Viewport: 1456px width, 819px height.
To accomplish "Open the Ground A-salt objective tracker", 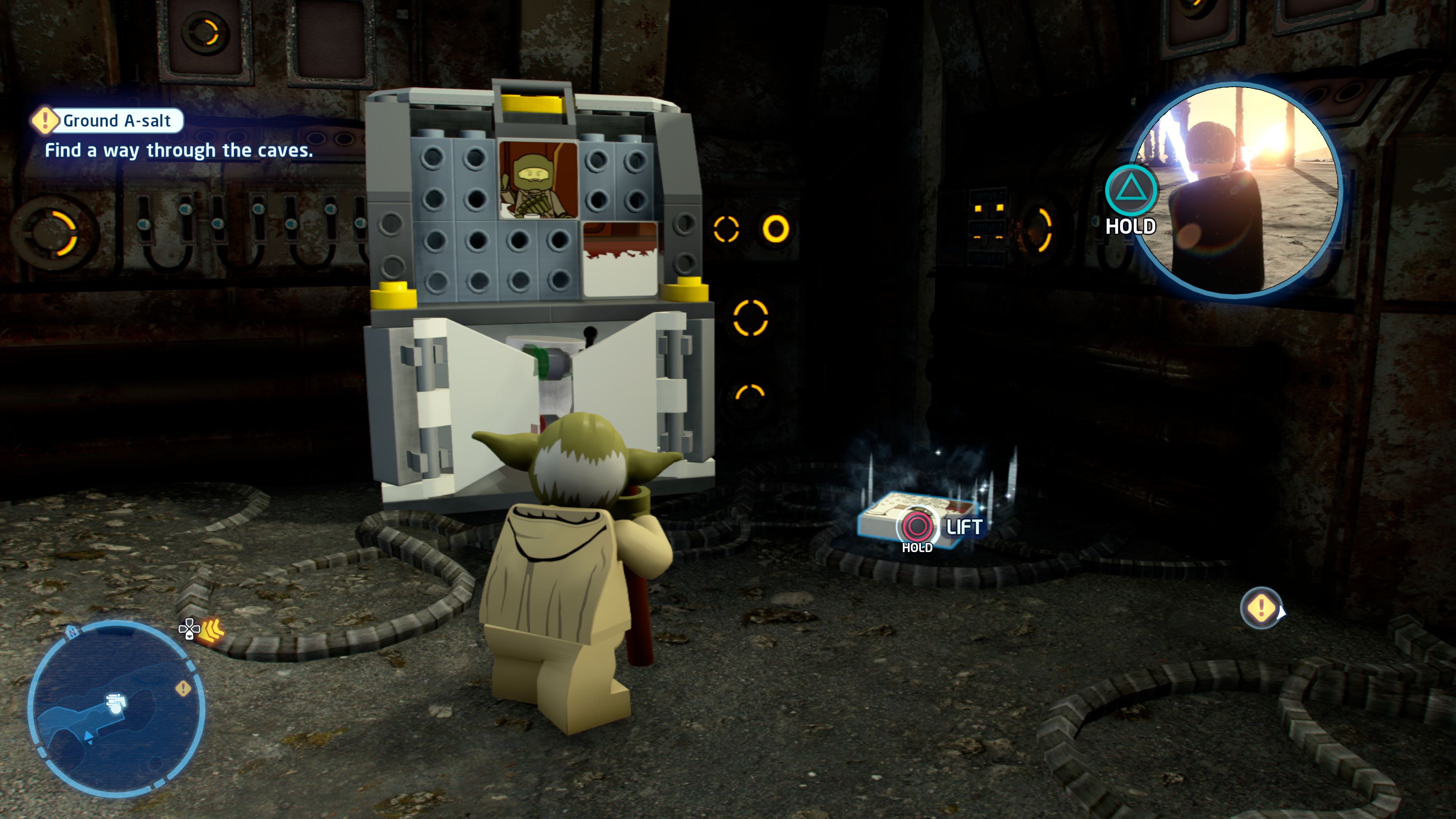I will pos(108,121).
